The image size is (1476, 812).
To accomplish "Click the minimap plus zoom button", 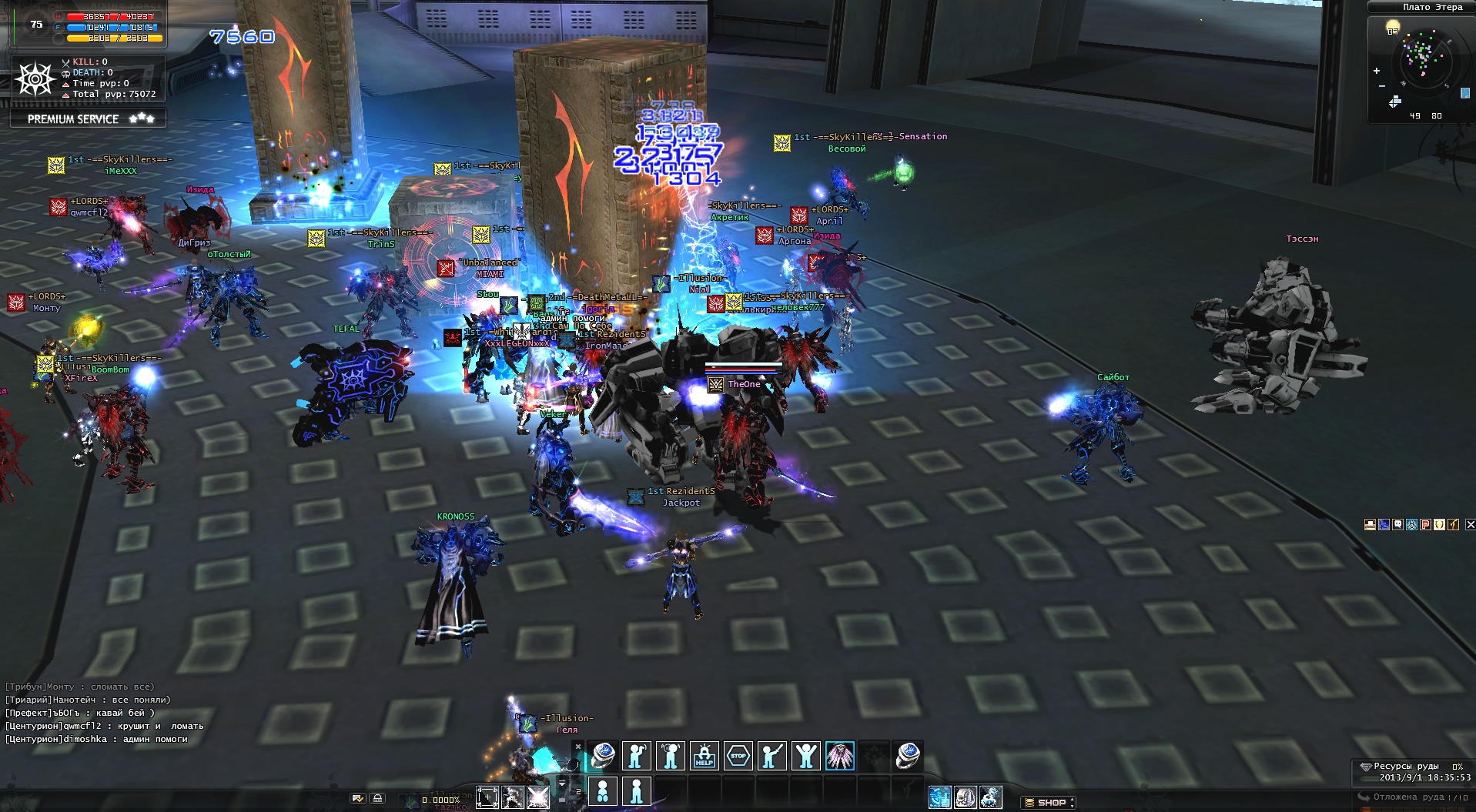I will [1377, 71].
